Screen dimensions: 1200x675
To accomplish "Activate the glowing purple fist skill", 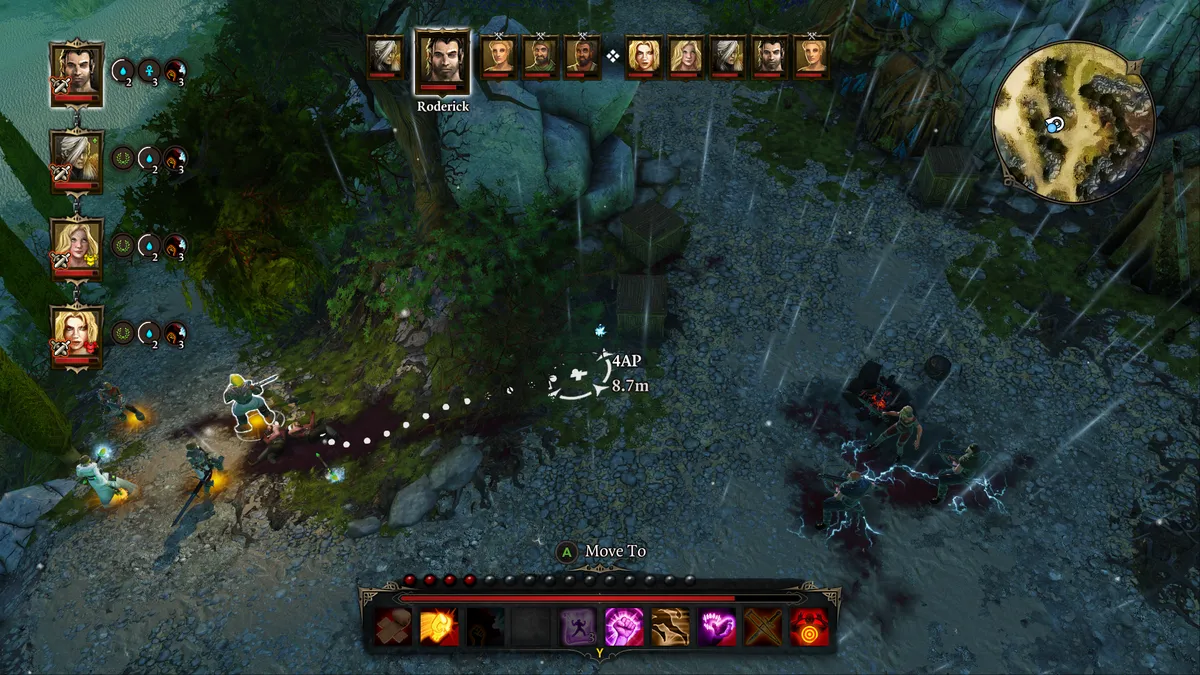I will click(x=624, y=627).
